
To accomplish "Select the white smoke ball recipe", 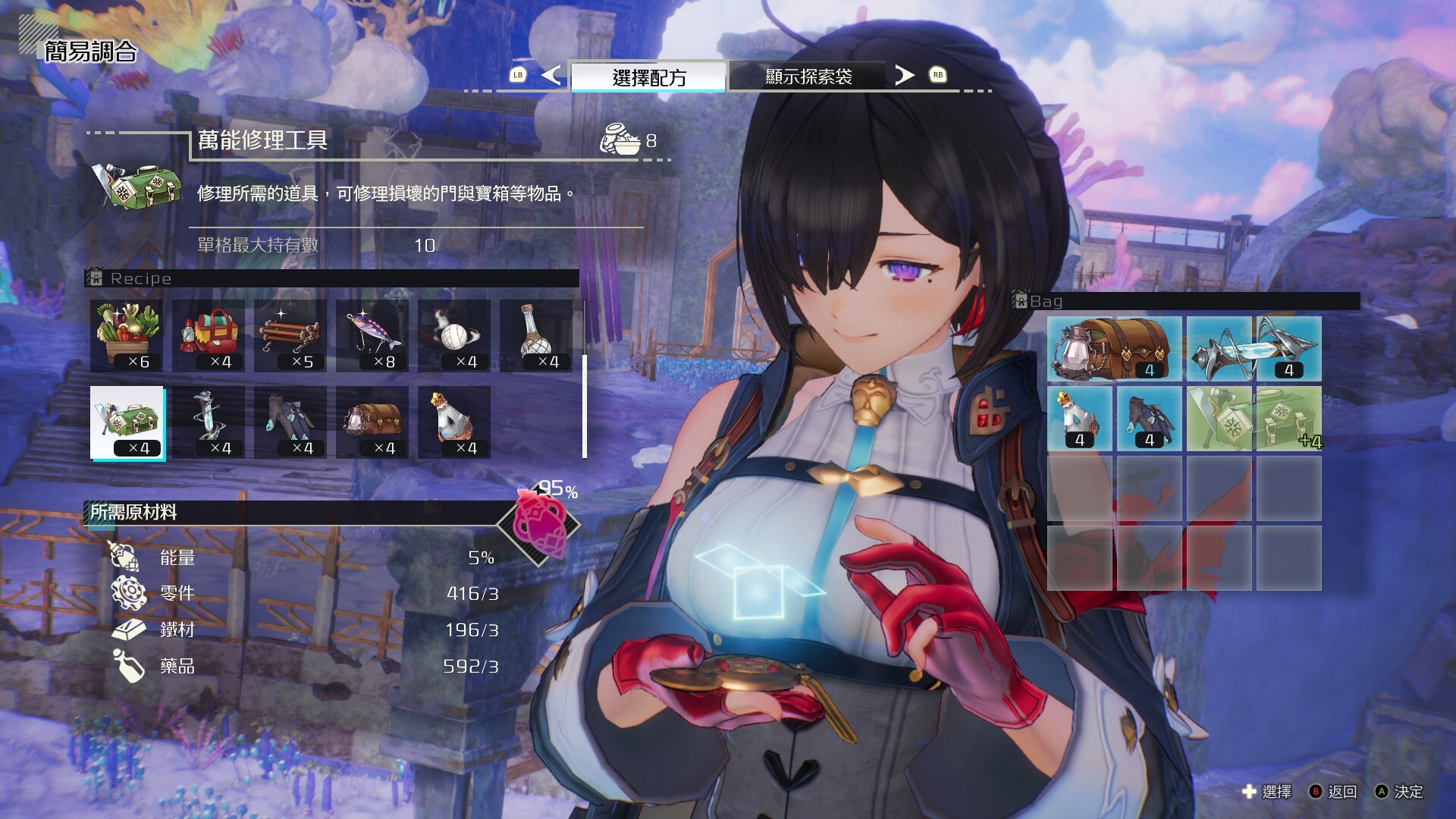I will tap(454, 335).
